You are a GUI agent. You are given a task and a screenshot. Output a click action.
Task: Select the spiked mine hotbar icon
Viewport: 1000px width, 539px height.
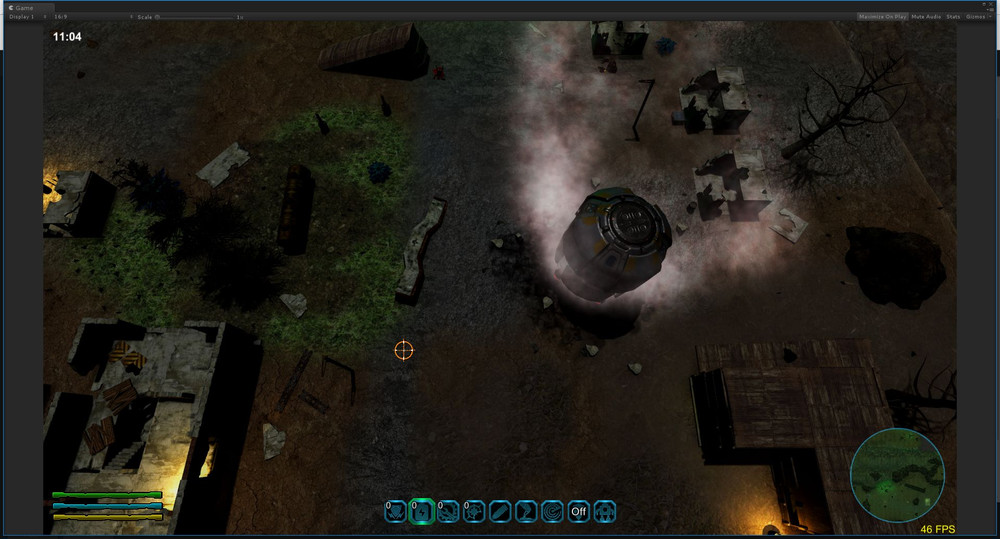tap(474, 512)
